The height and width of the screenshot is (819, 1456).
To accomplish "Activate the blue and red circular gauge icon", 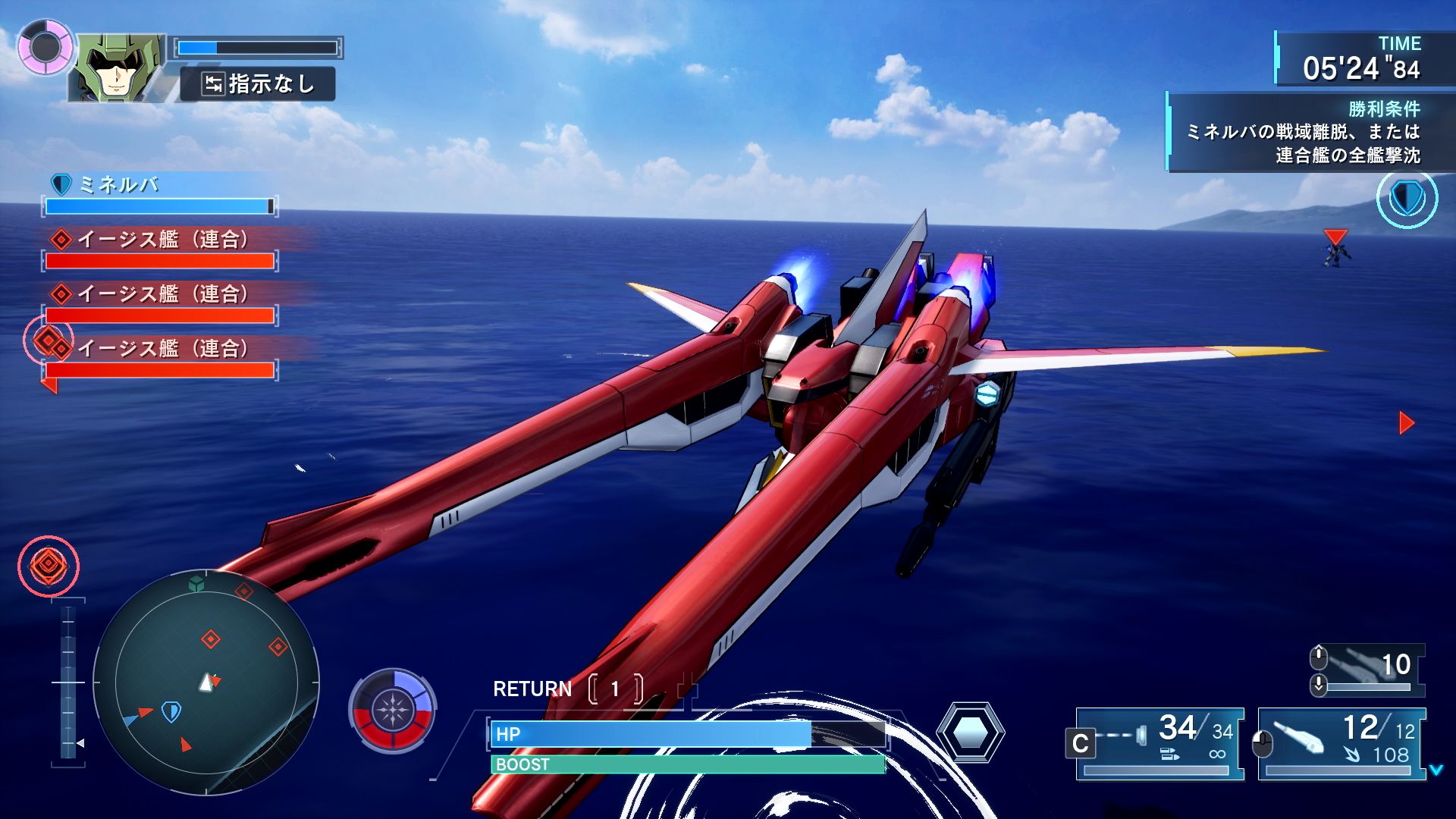I will click(392, 711).
